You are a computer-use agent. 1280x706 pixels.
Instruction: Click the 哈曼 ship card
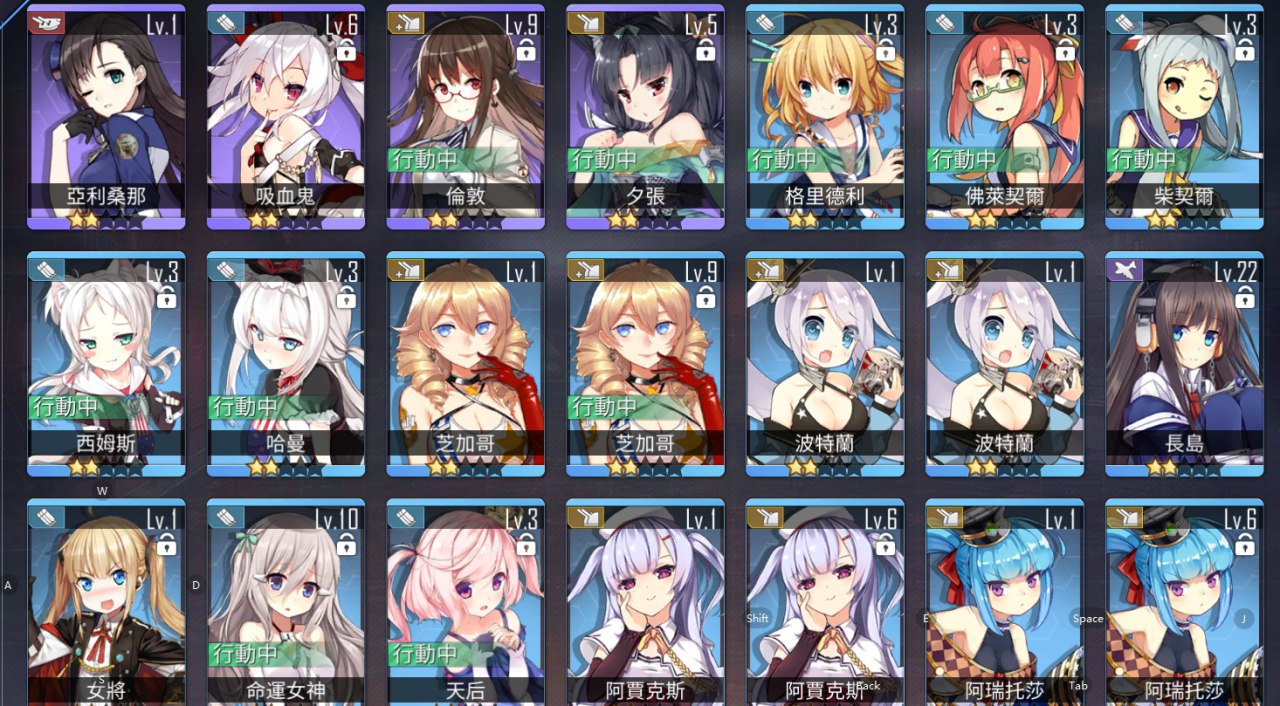click(x=286, y=360)
